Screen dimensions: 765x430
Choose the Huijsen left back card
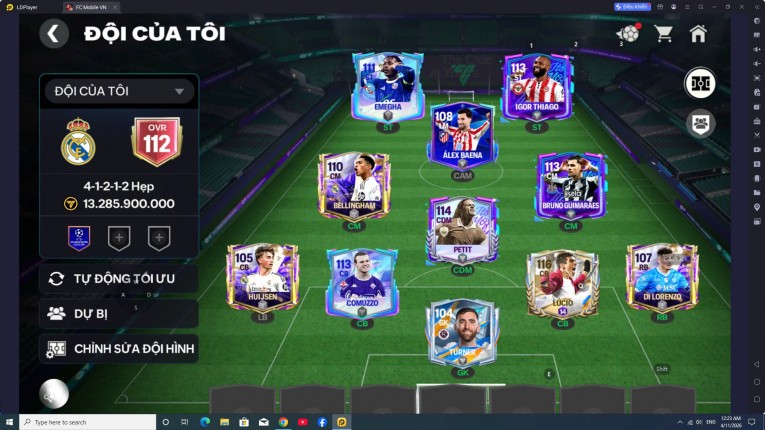(x=261, y=277)
